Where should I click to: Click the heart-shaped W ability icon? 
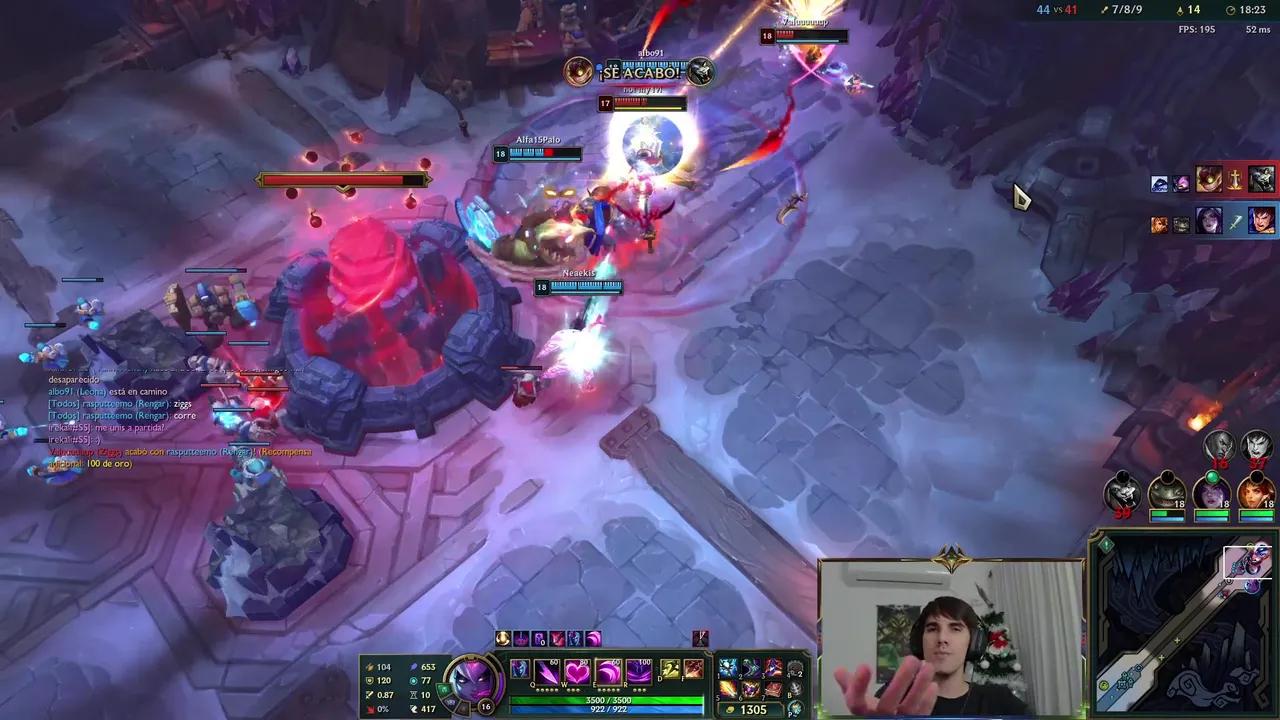point(577,672)
